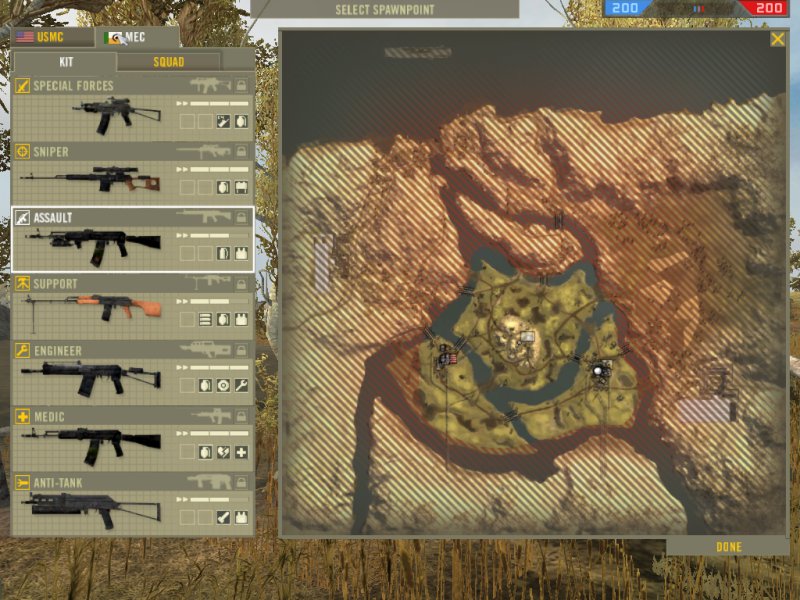
Task: Select the white dot spawnpoint on the map
Action: pyautogui.click(x=599, y=371)
